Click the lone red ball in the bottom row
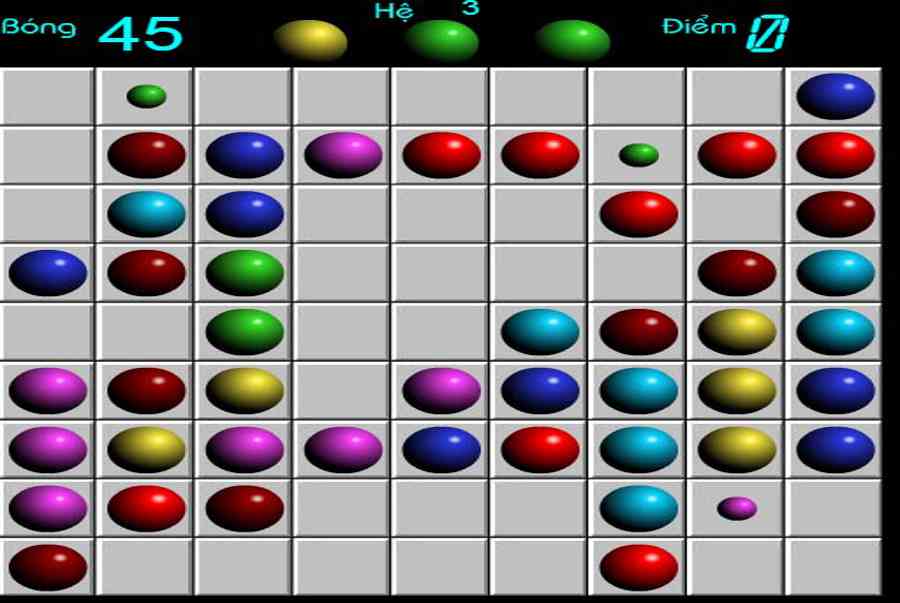This screenshot has height=603, width=900. [638, 567]
